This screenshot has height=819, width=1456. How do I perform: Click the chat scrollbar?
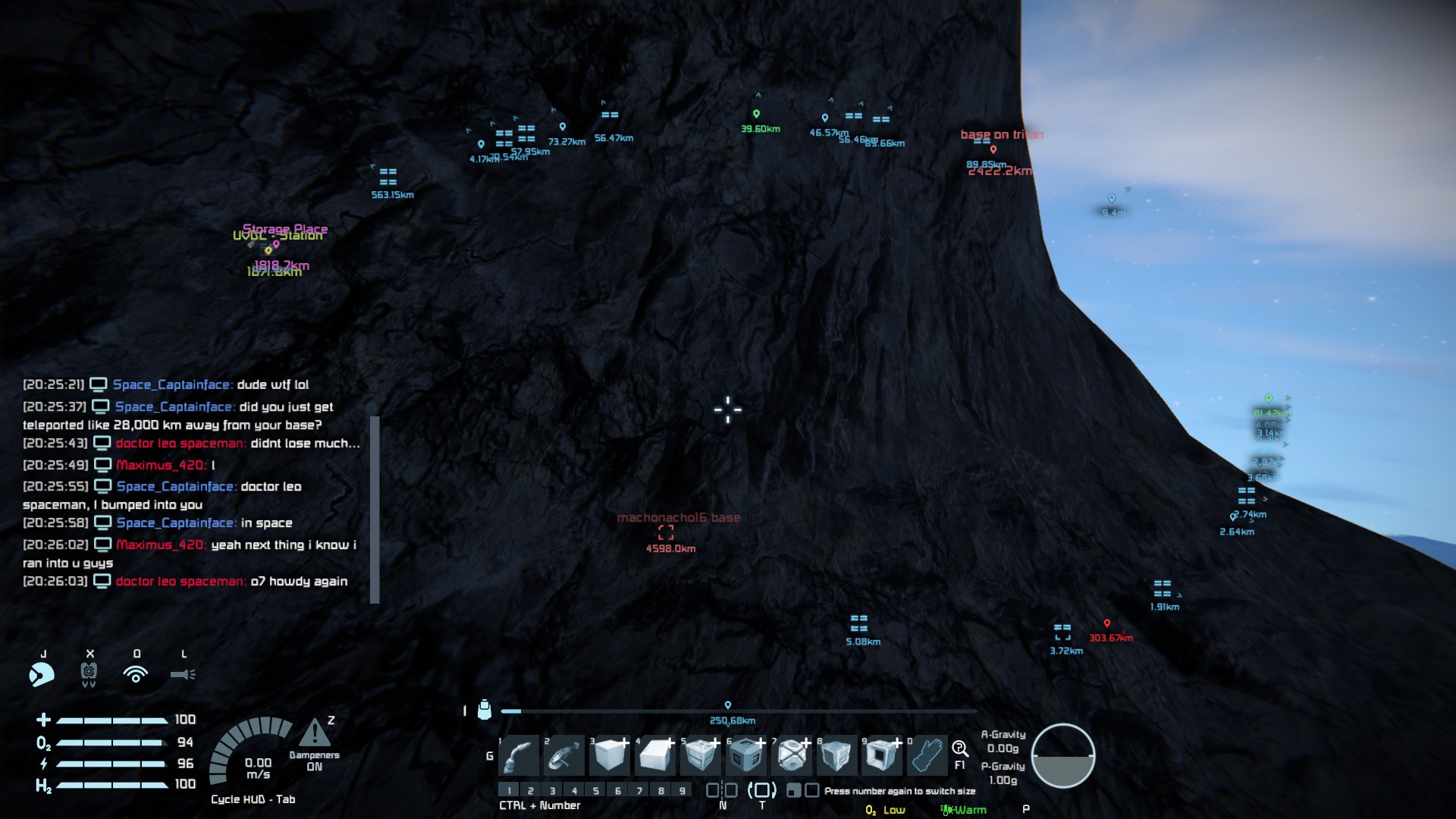pyautogui.click(x=375, y=509)
